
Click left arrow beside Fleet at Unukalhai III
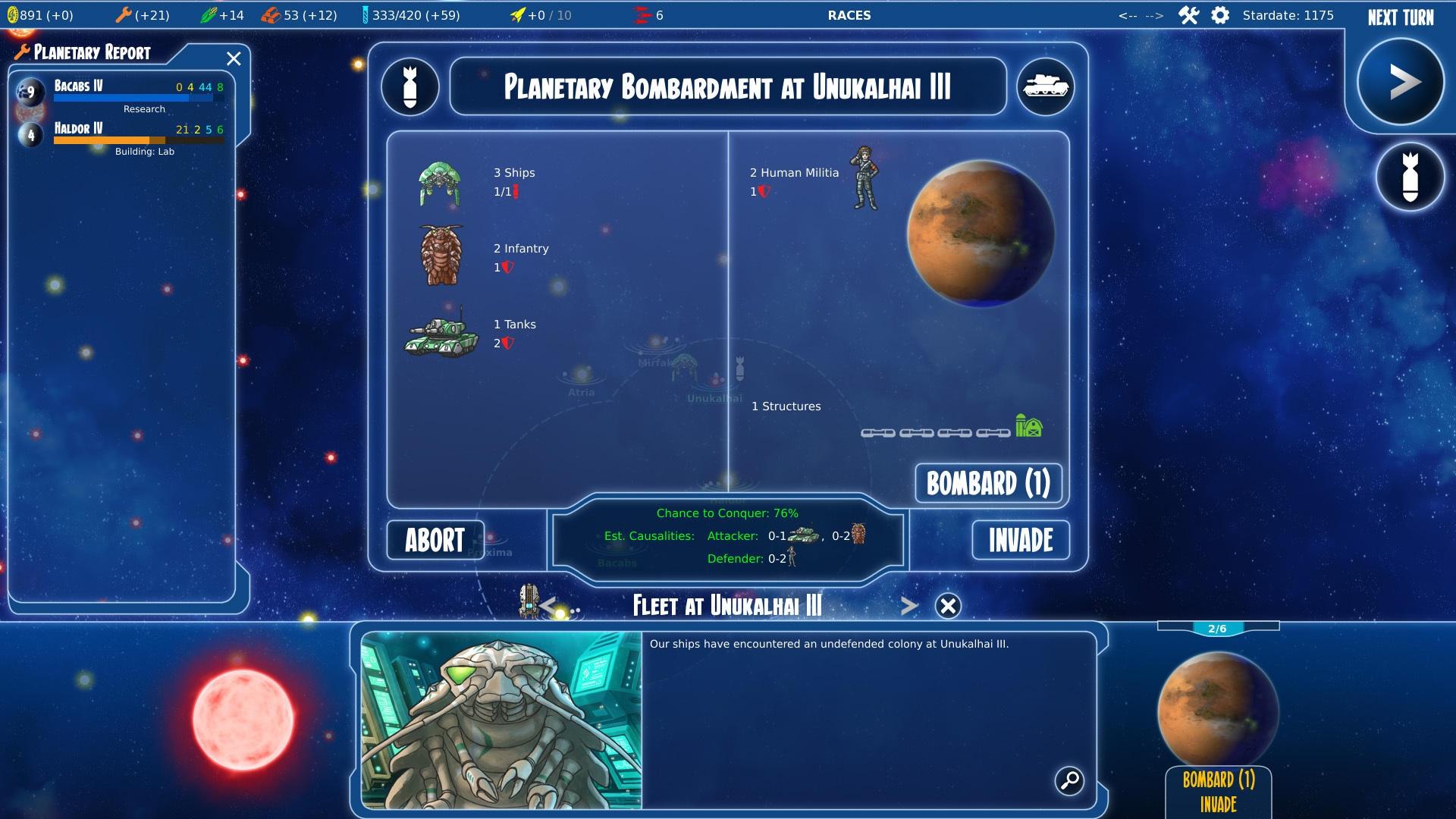pos(548,605)
